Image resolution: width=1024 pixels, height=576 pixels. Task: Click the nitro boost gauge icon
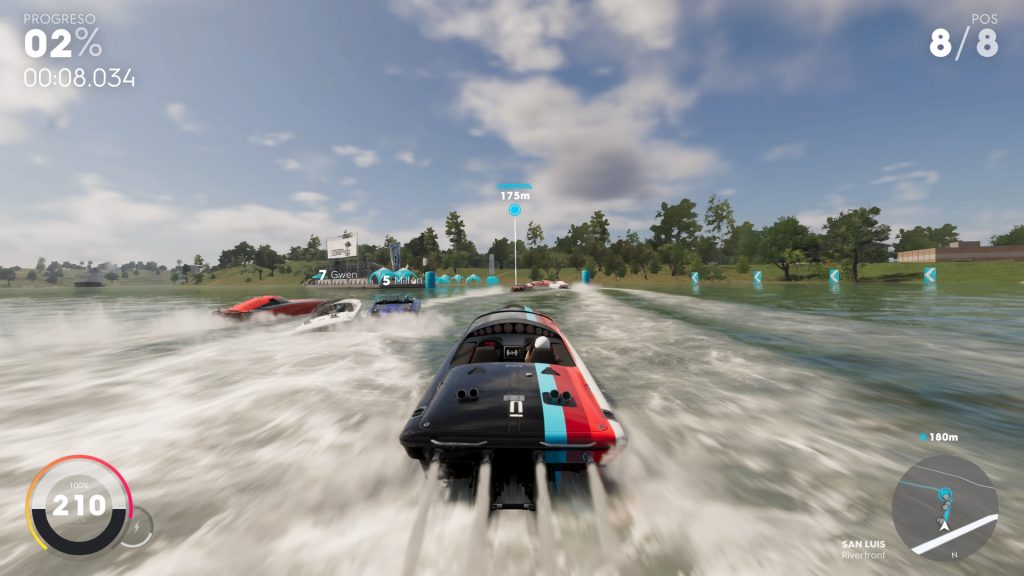137,525
